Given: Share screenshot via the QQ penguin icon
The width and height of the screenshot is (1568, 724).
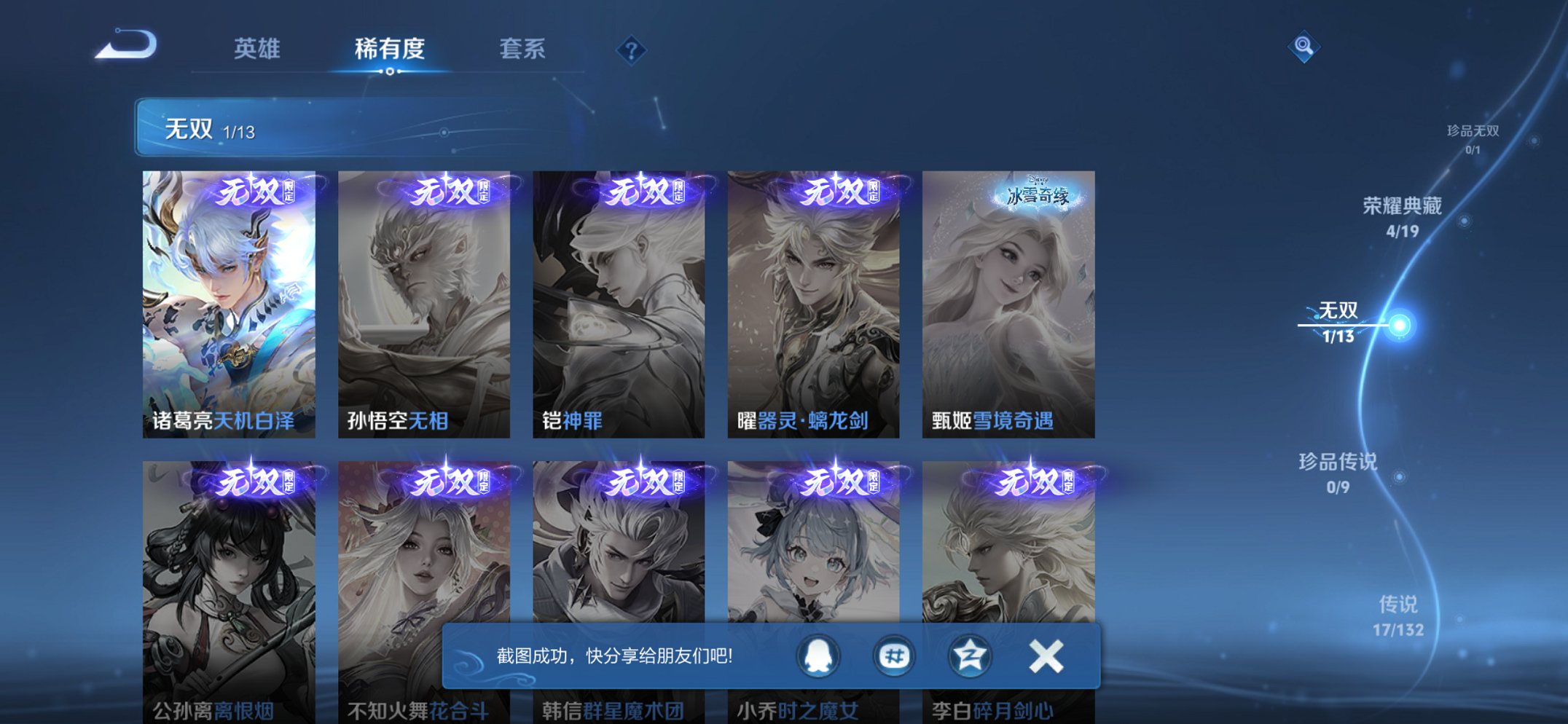Looking at the screenshot, I should point(818,655).
